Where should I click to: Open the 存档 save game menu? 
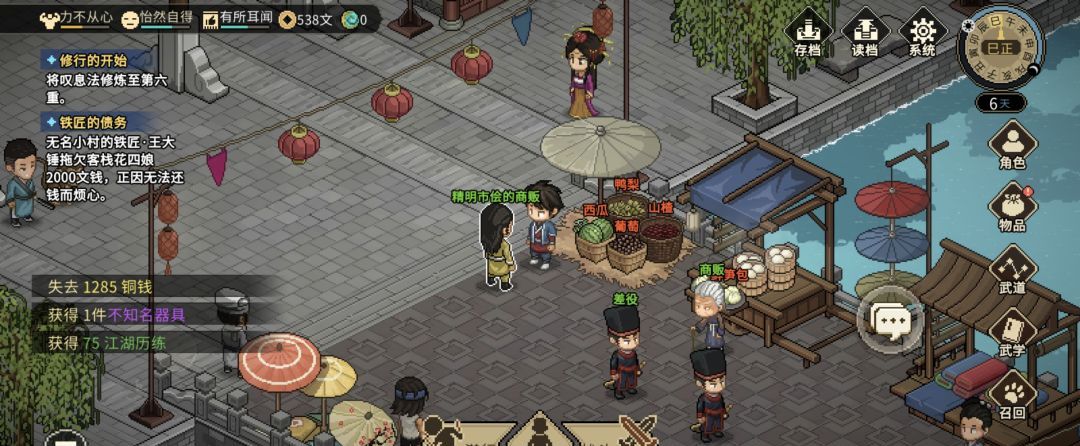point(807,34)
